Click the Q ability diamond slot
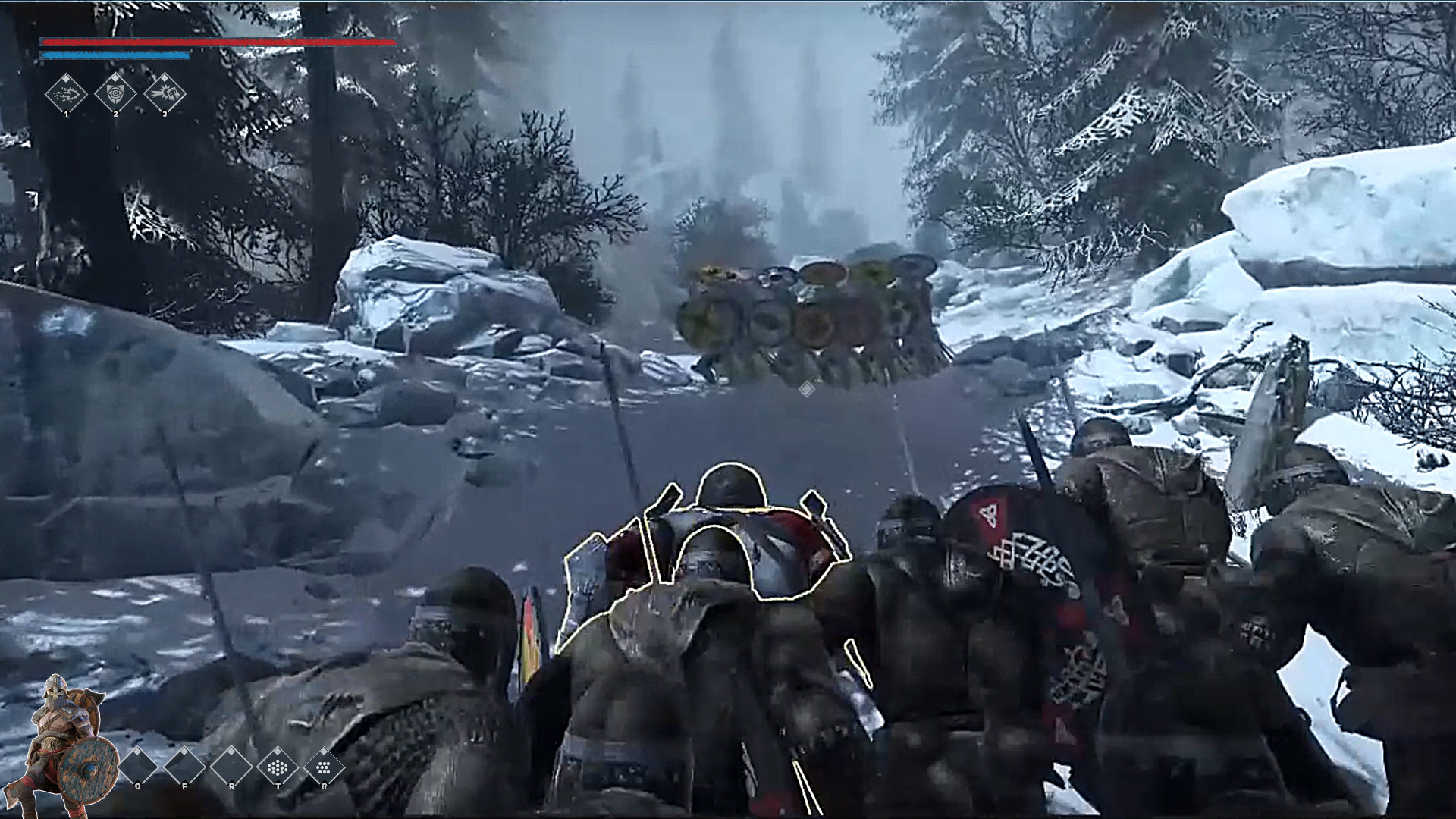 pos(137,767)
